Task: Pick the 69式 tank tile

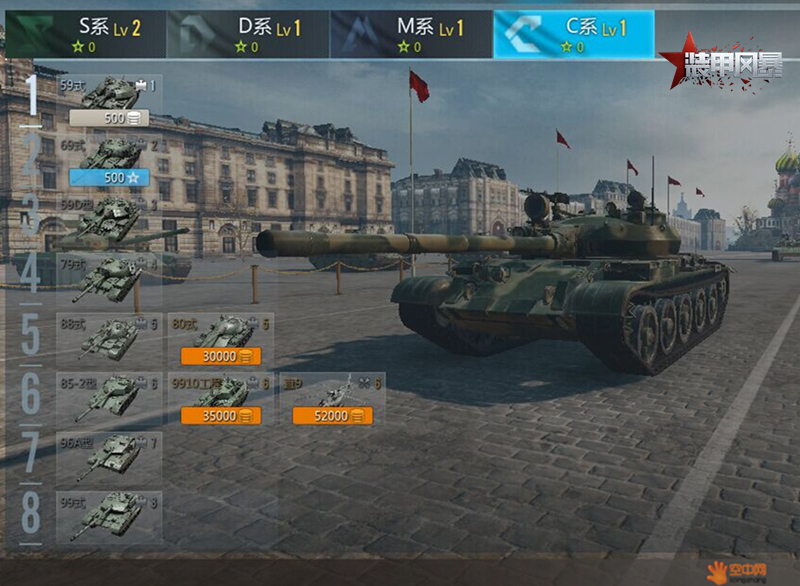Action: tap(109, 153)
